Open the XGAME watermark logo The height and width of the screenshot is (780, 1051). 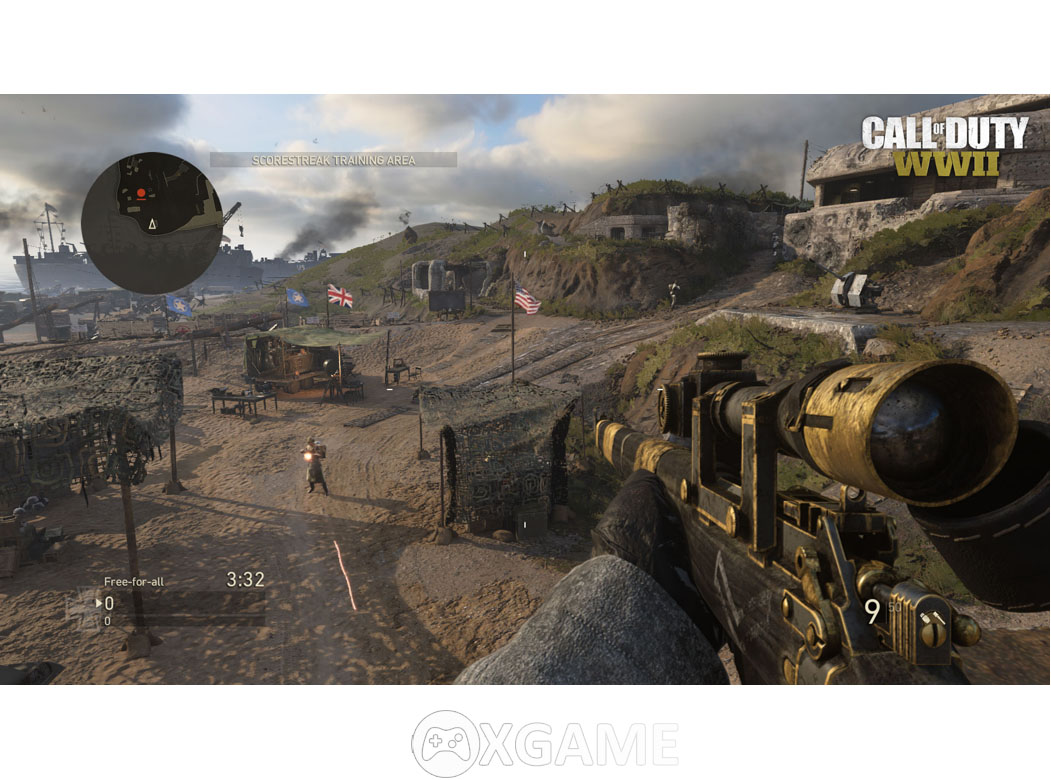[545, 744]
